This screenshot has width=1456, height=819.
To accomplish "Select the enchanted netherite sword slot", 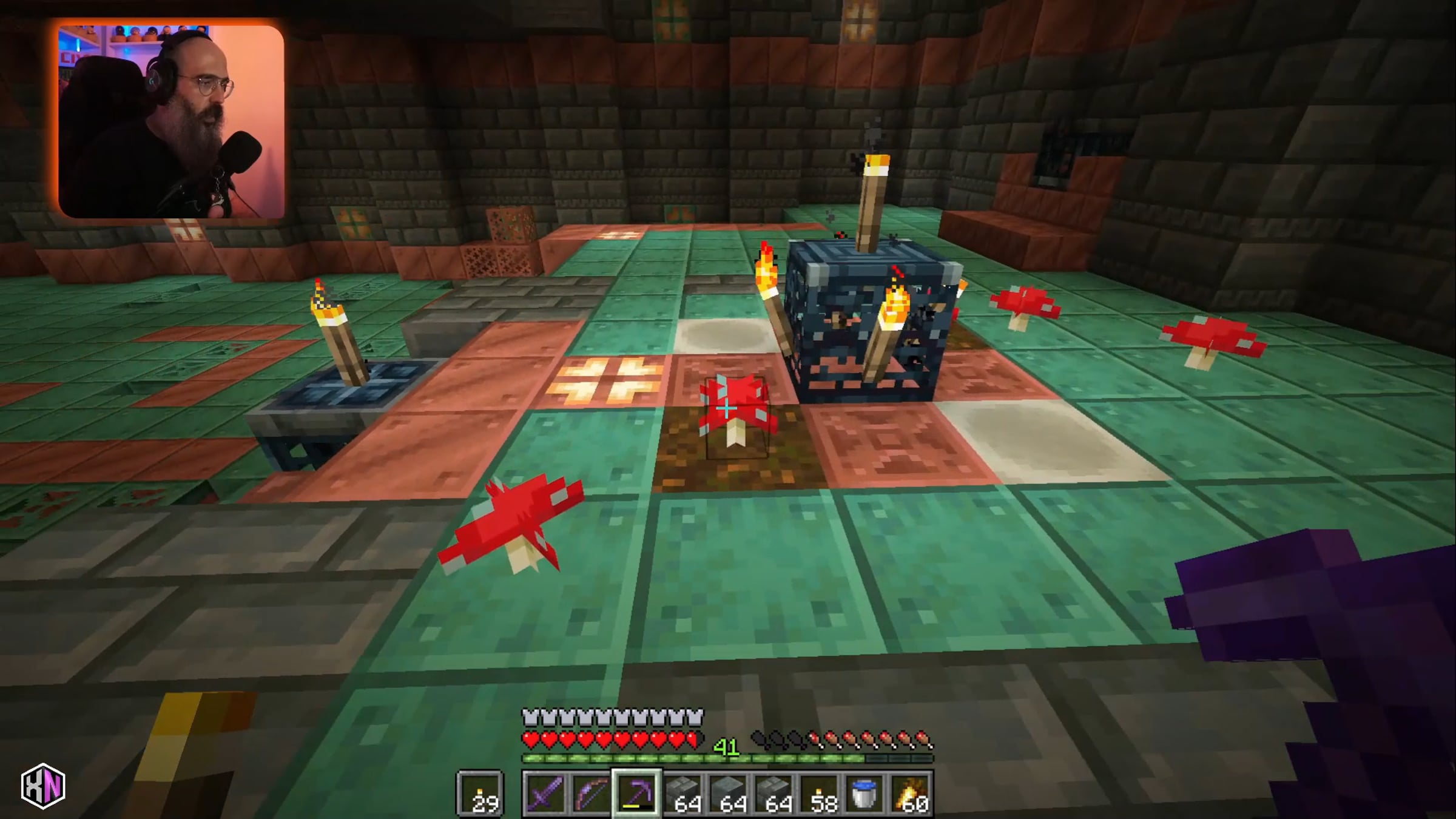I will click(544, 793).
